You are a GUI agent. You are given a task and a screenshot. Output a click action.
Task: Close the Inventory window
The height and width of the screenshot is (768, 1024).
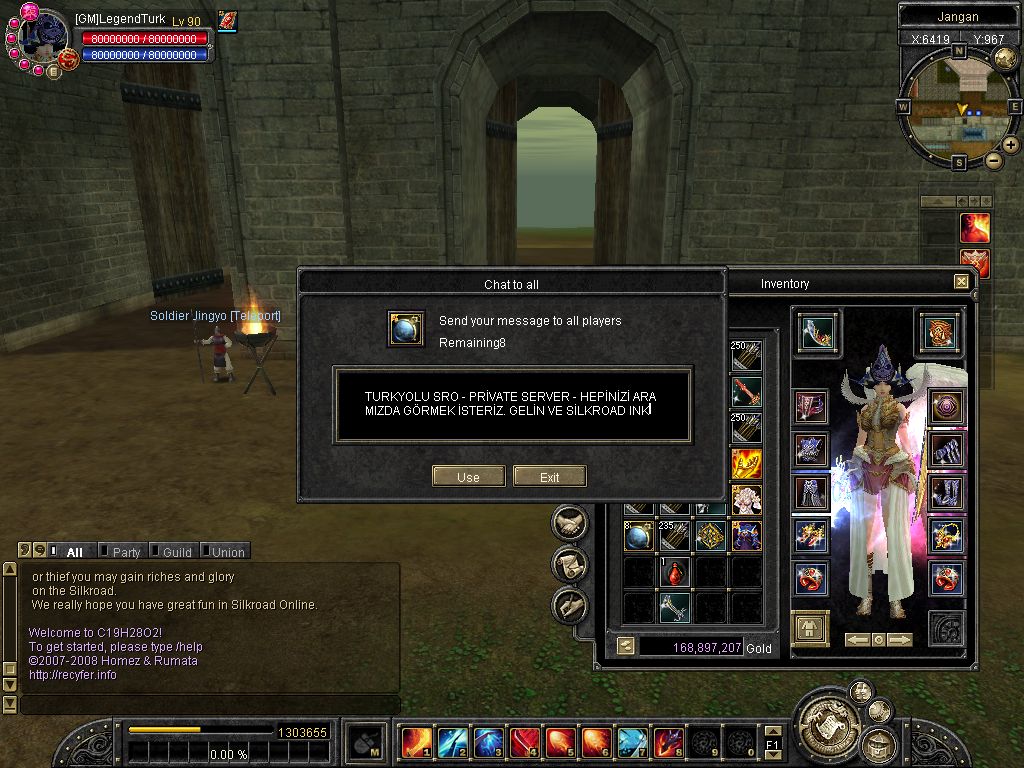coord(961,282)
